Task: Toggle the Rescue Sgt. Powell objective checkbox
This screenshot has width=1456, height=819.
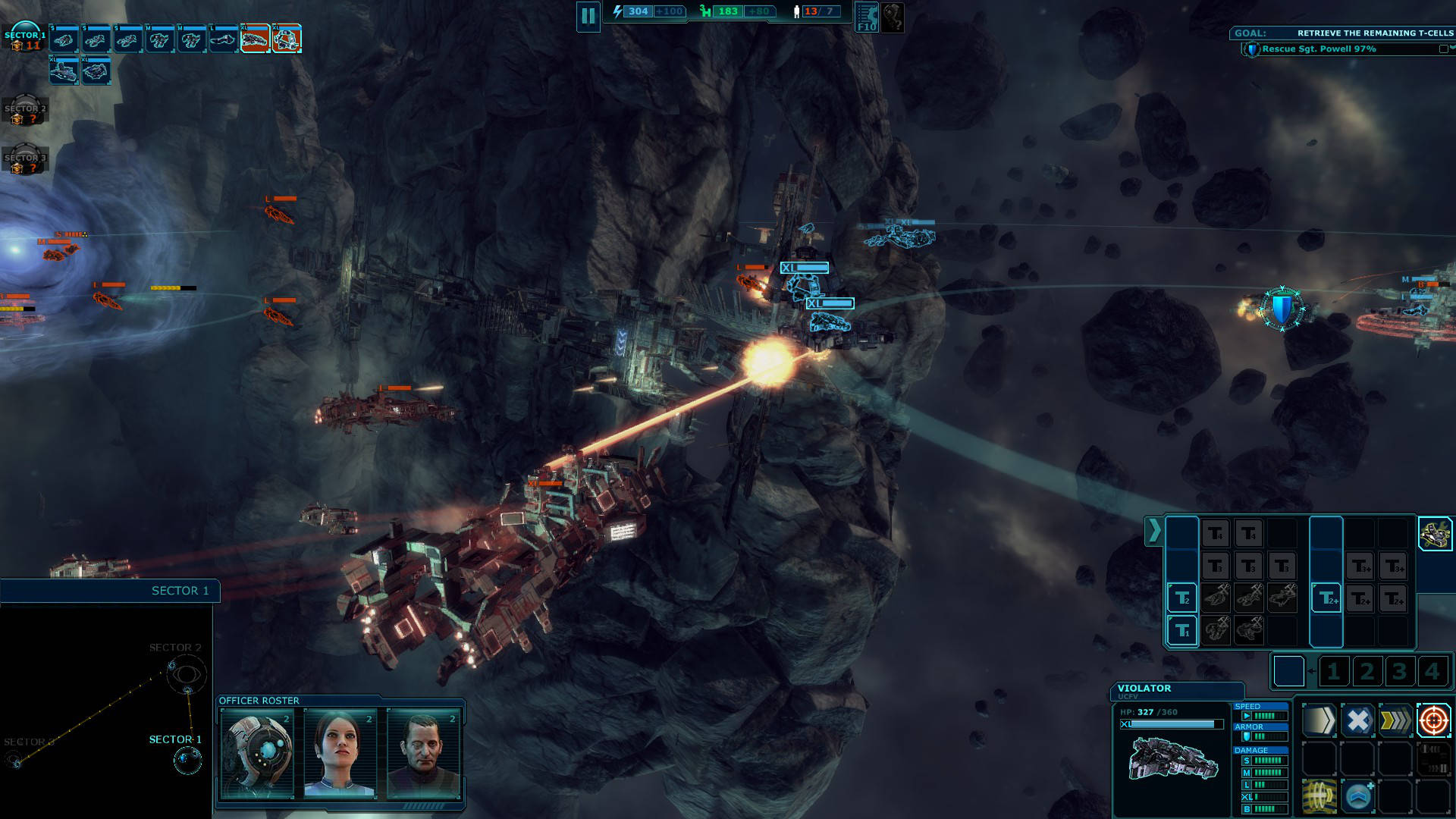Action: coord(1443,49)
